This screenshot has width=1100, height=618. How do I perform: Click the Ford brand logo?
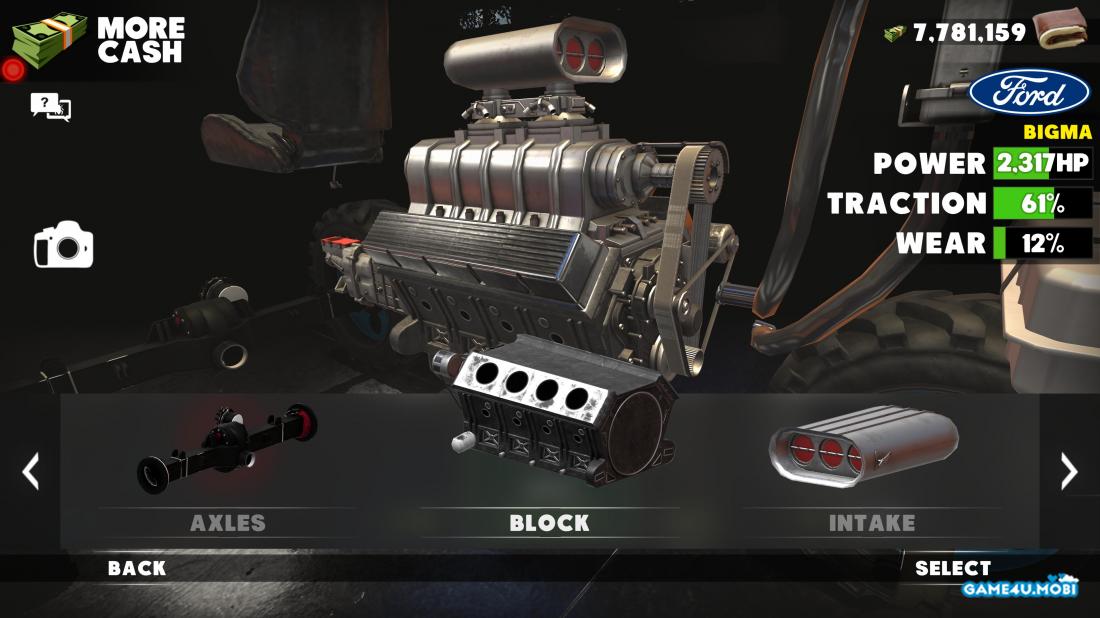(x=1029, y=95)
